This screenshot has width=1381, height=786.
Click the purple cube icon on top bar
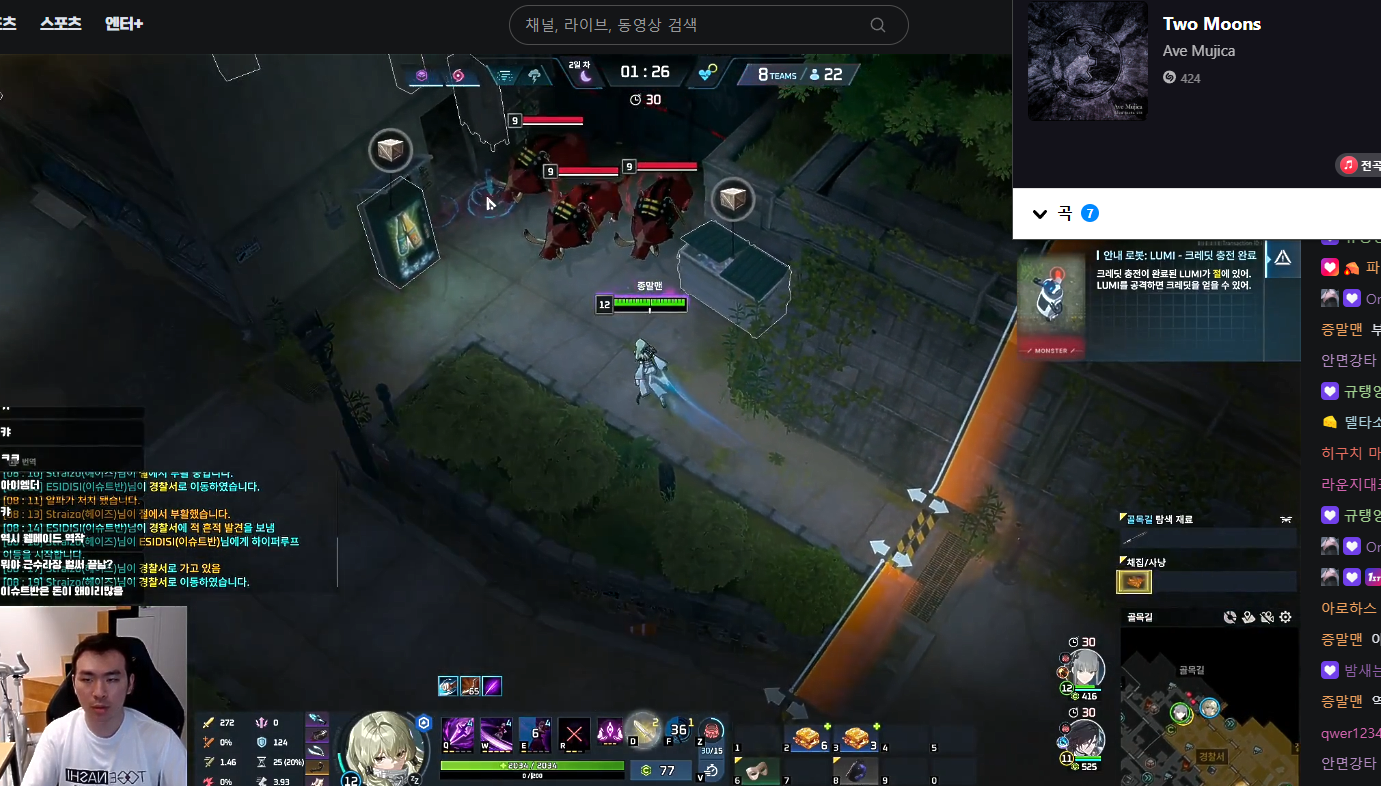coord(422,75)
